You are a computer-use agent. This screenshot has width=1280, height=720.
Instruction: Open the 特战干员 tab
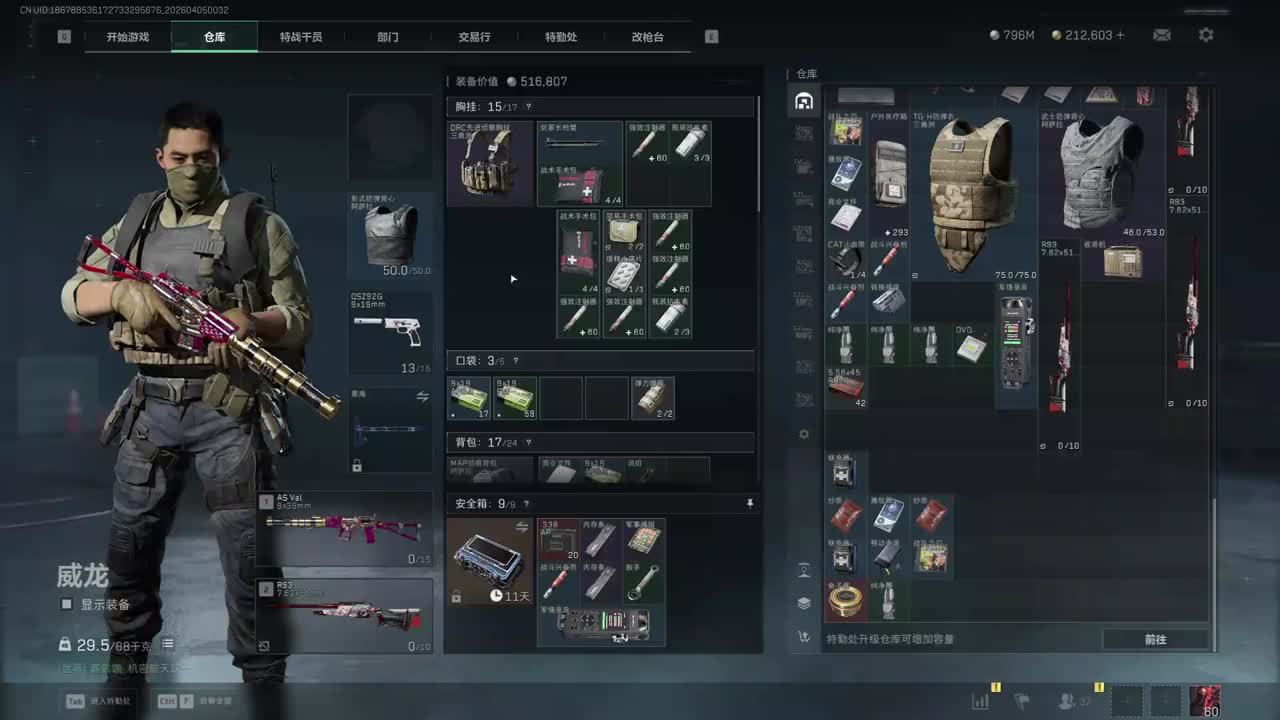[x=301, y=37]
